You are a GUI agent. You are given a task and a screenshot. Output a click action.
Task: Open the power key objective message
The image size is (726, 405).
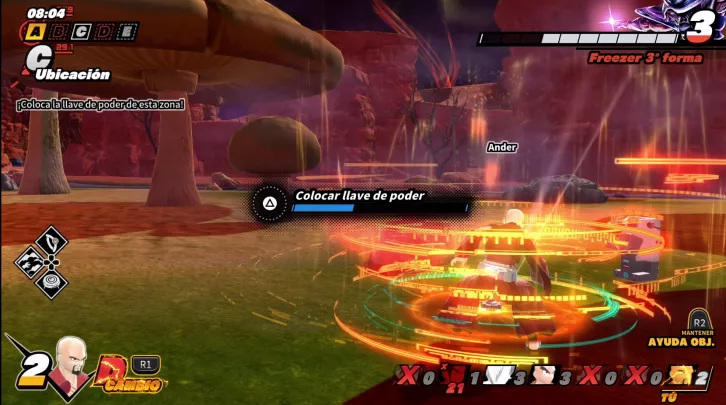[x=100, y=104]
